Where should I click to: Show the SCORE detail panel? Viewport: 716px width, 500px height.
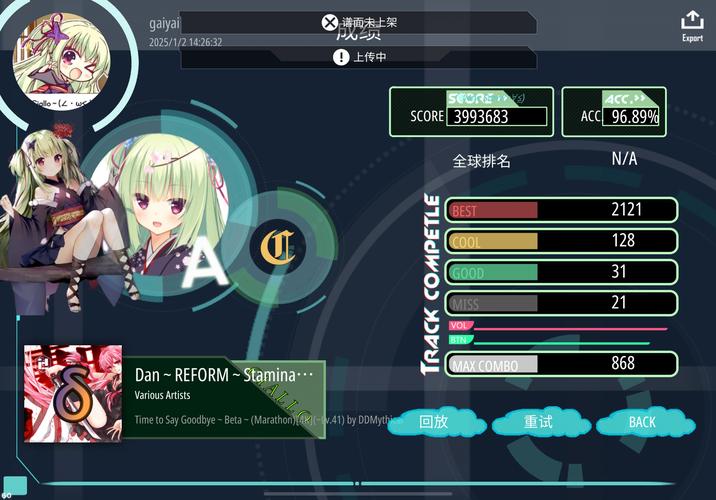(x=470, y=112)
